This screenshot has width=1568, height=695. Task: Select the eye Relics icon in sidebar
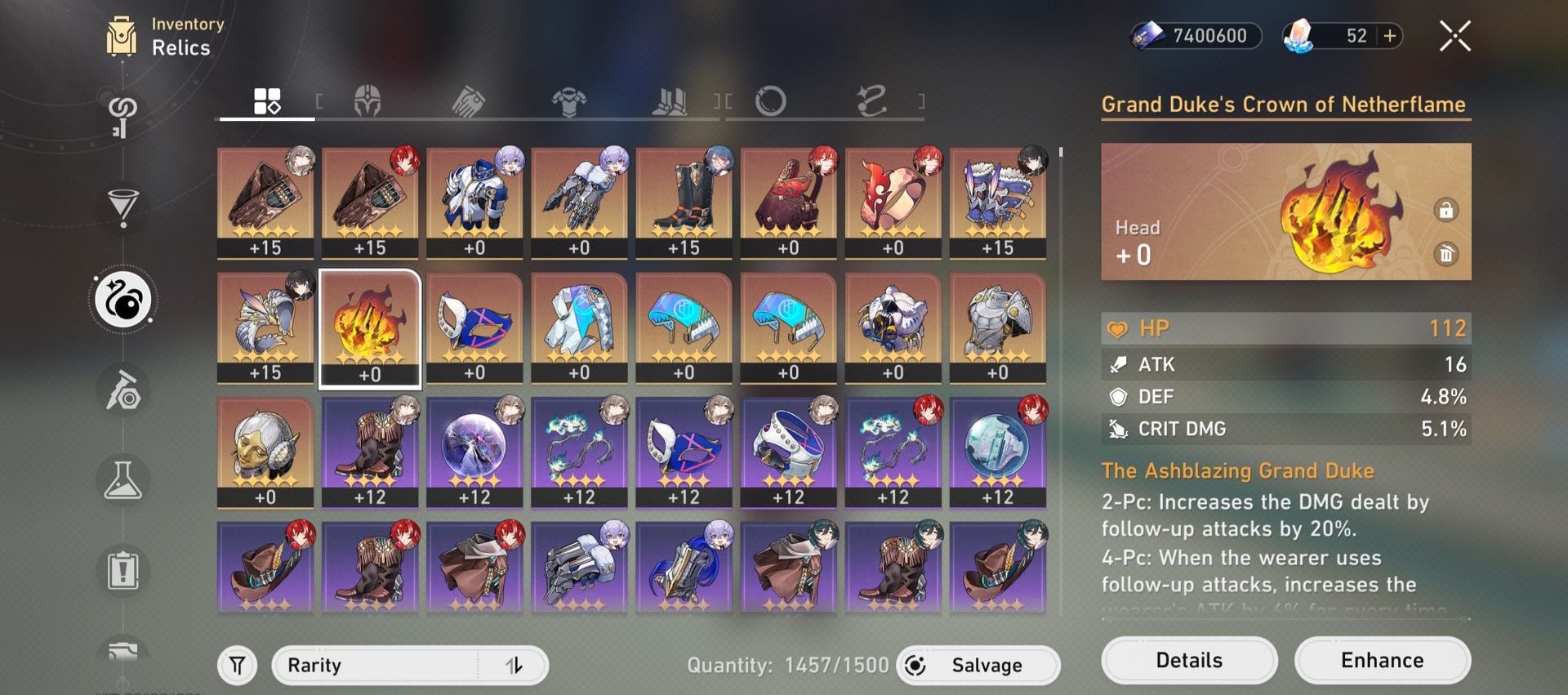(122, 300)
